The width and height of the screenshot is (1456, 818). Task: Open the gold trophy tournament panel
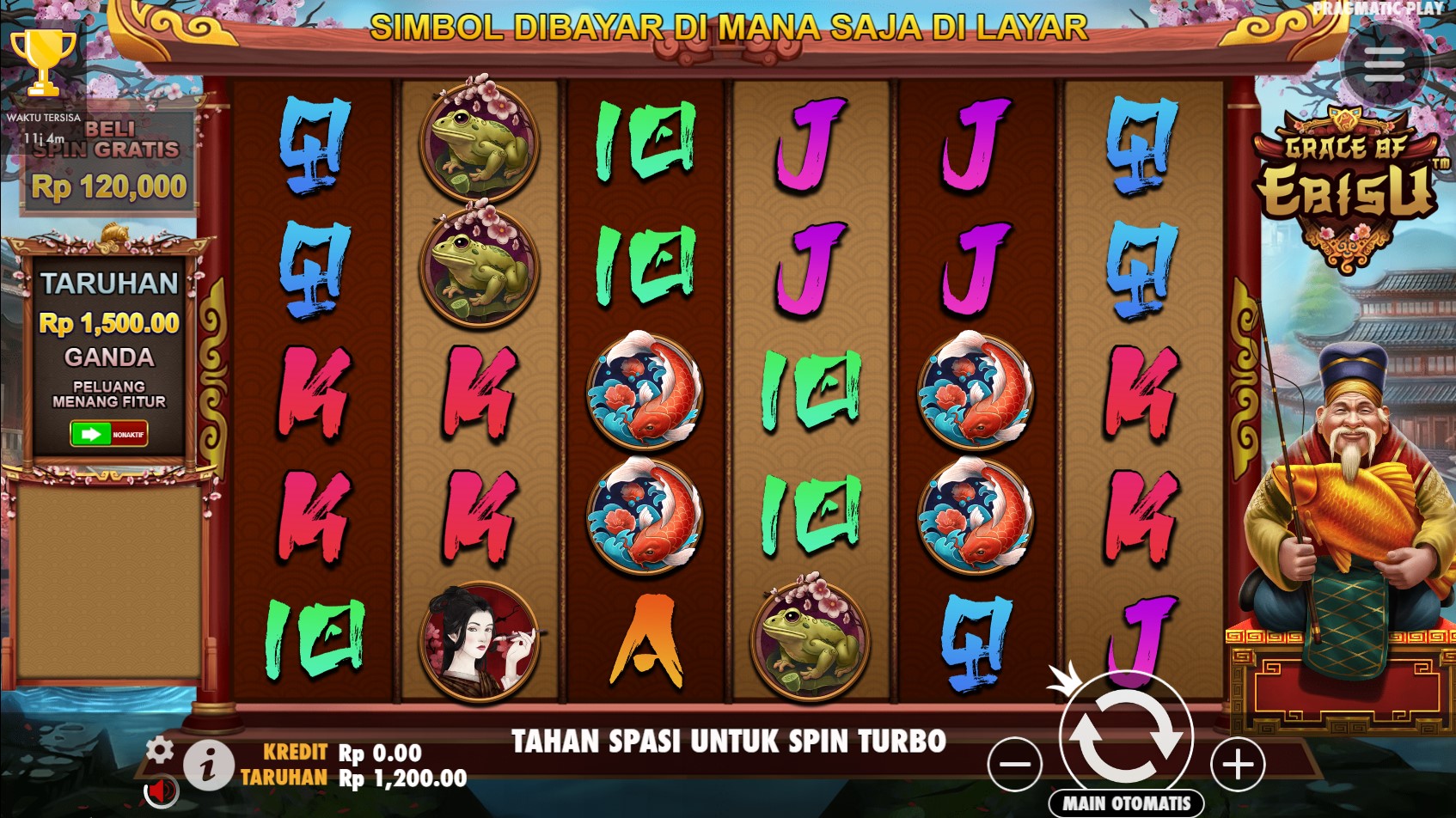coord(43,62)
